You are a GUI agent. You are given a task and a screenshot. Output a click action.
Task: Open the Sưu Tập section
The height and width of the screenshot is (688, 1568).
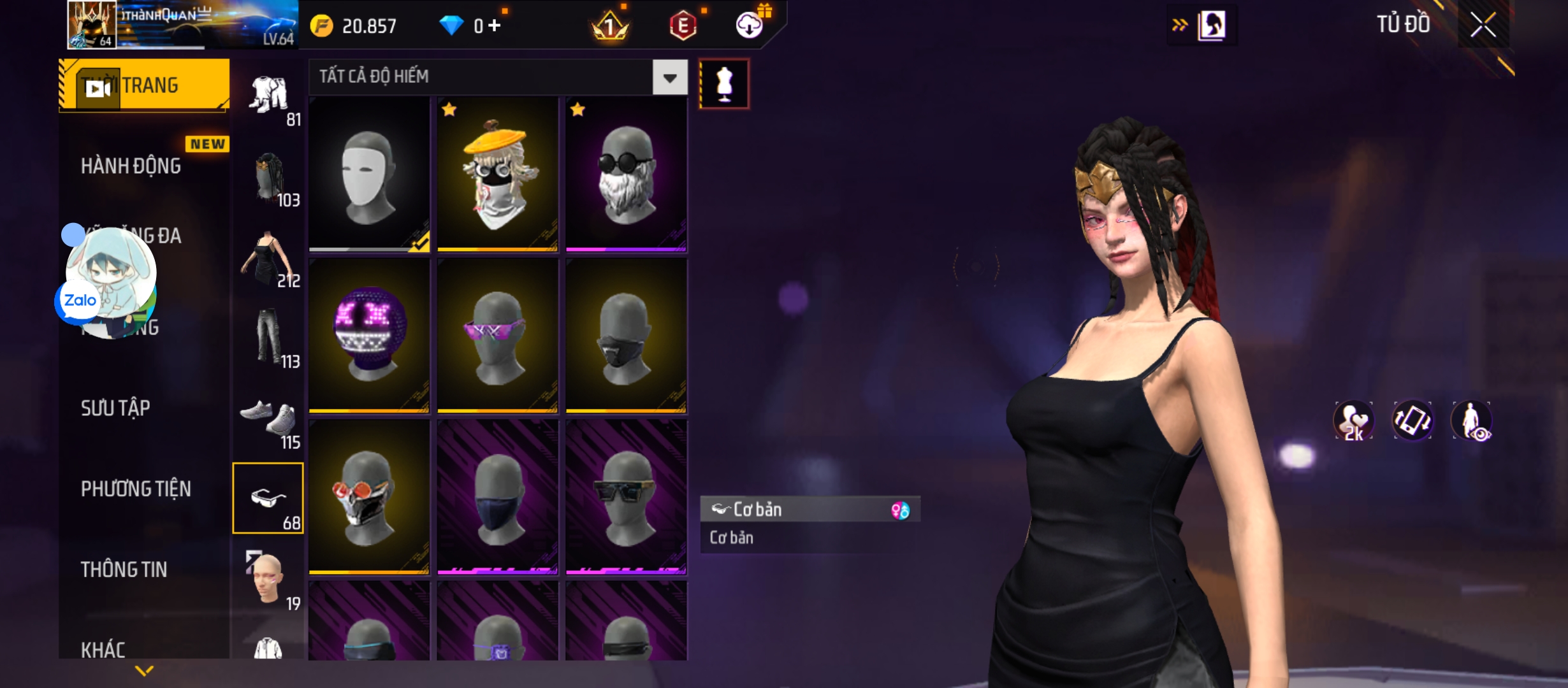point(115,408)
